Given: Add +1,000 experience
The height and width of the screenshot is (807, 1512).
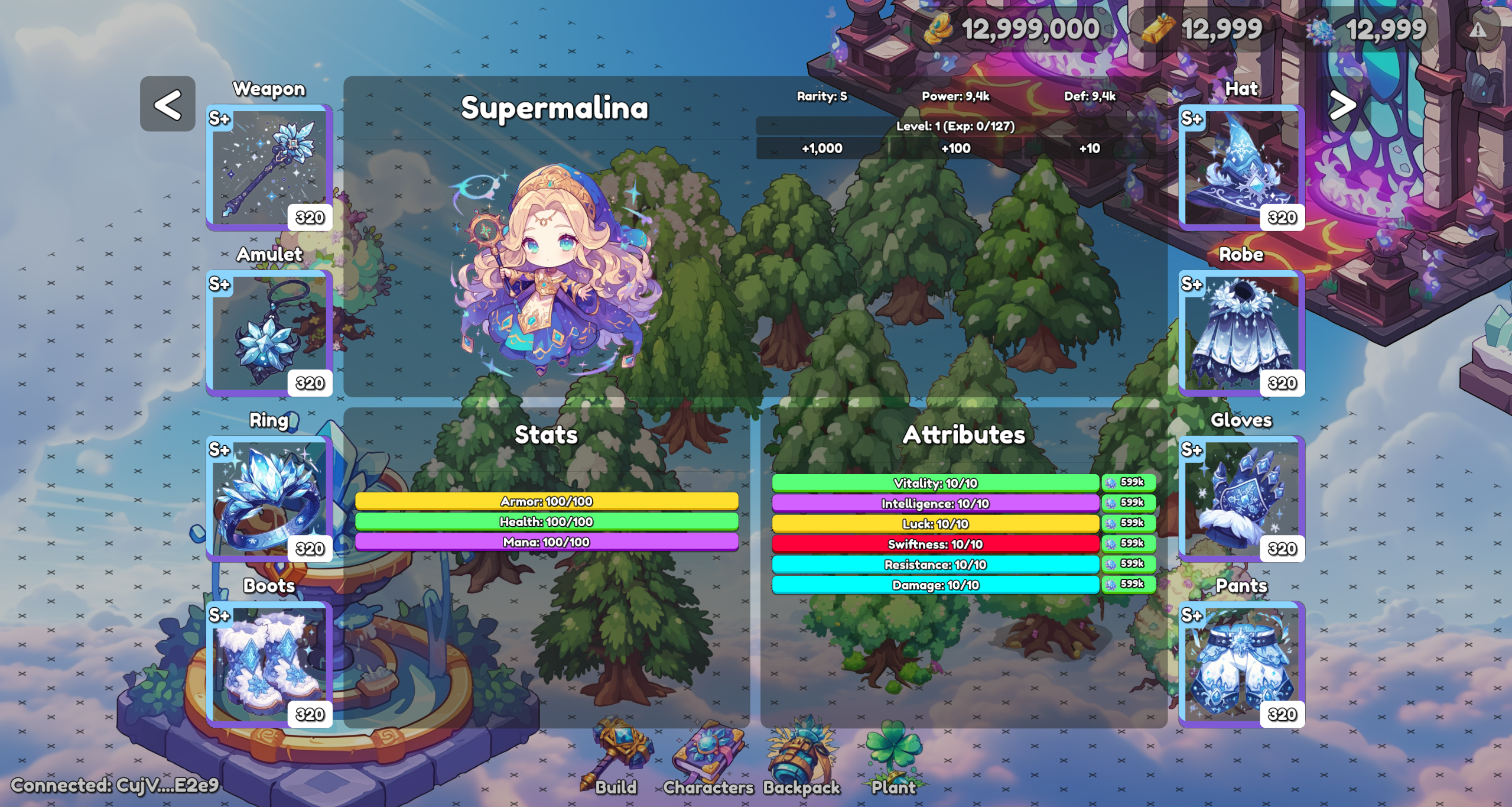Looking at the screenshot, I should [x=821, y=149].
